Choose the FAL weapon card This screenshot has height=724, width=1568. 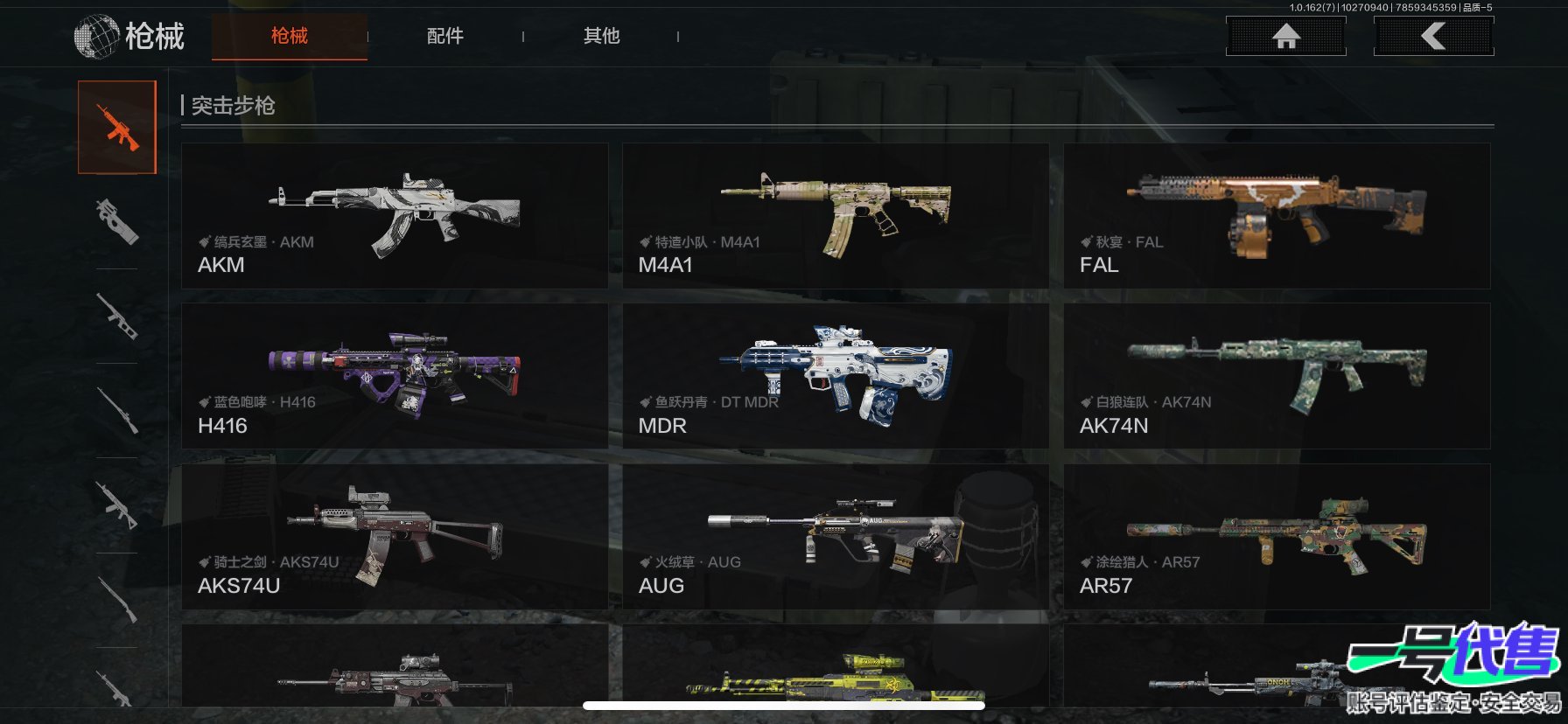click(1277, 216)
